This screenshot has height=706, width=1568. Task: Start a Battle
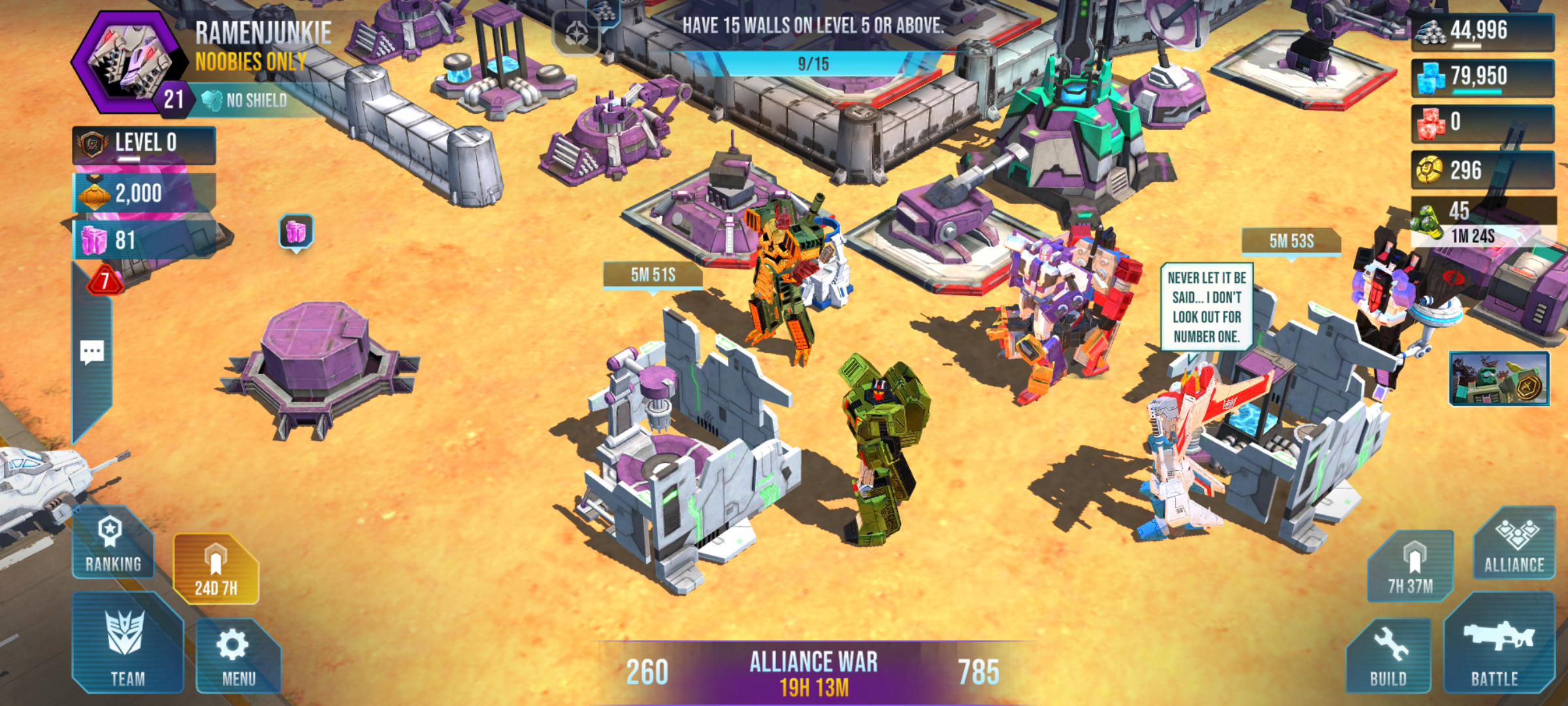point(1498,647)
